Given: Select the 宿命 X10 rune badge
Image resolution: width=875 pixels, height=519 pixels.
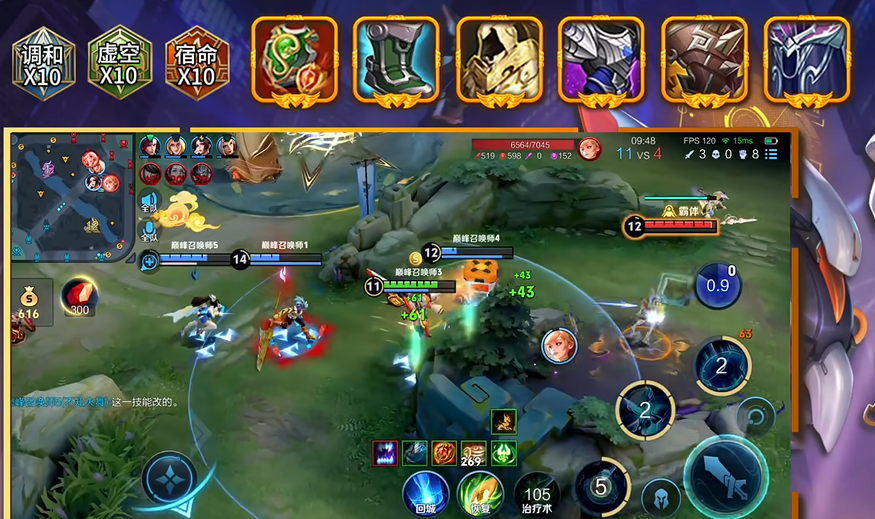Looking at the screenshot, I should 196,64.
